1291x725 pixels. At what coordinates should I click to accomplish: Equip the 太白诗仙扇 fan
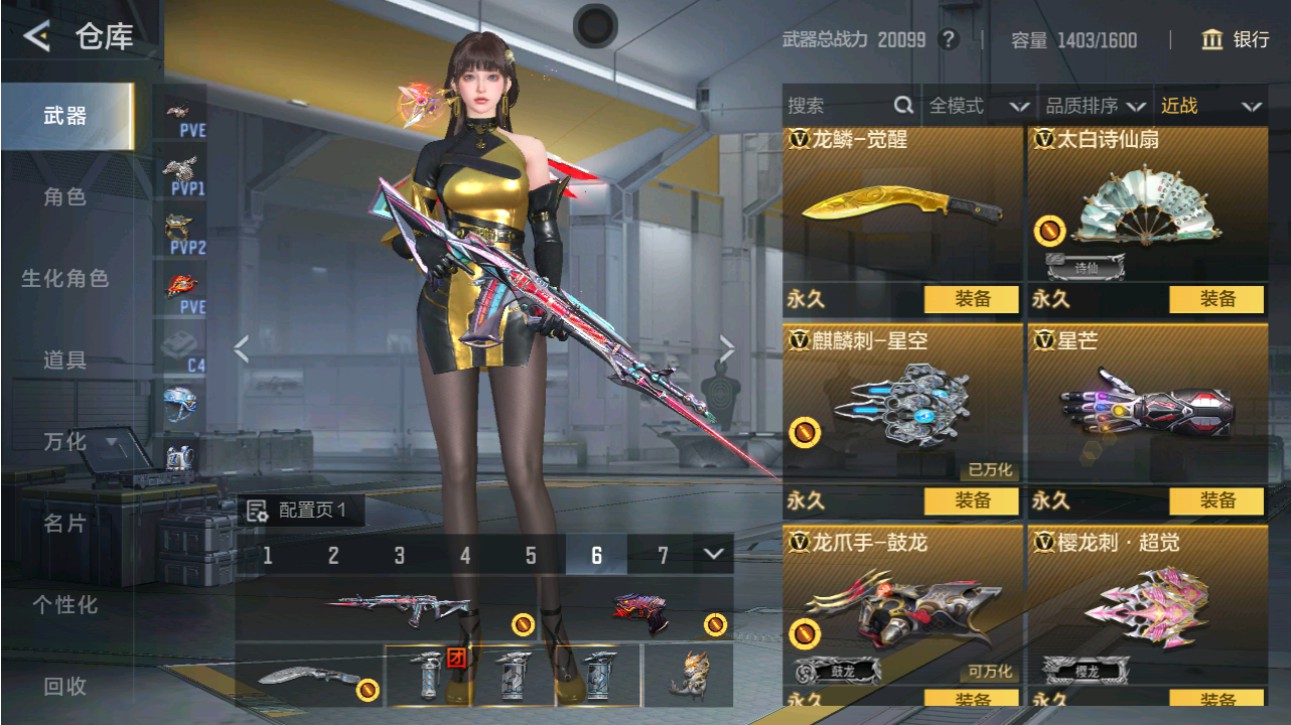click(x=1215, y=299)
